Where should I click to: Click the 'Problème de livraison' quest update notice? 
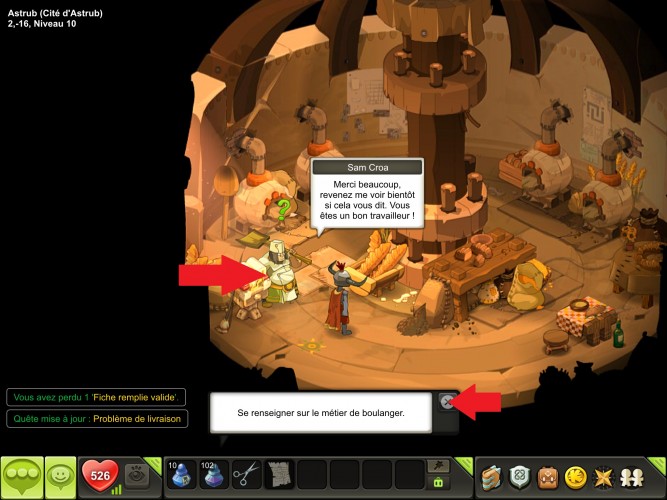pyautogui.click(x=96, y=419)
